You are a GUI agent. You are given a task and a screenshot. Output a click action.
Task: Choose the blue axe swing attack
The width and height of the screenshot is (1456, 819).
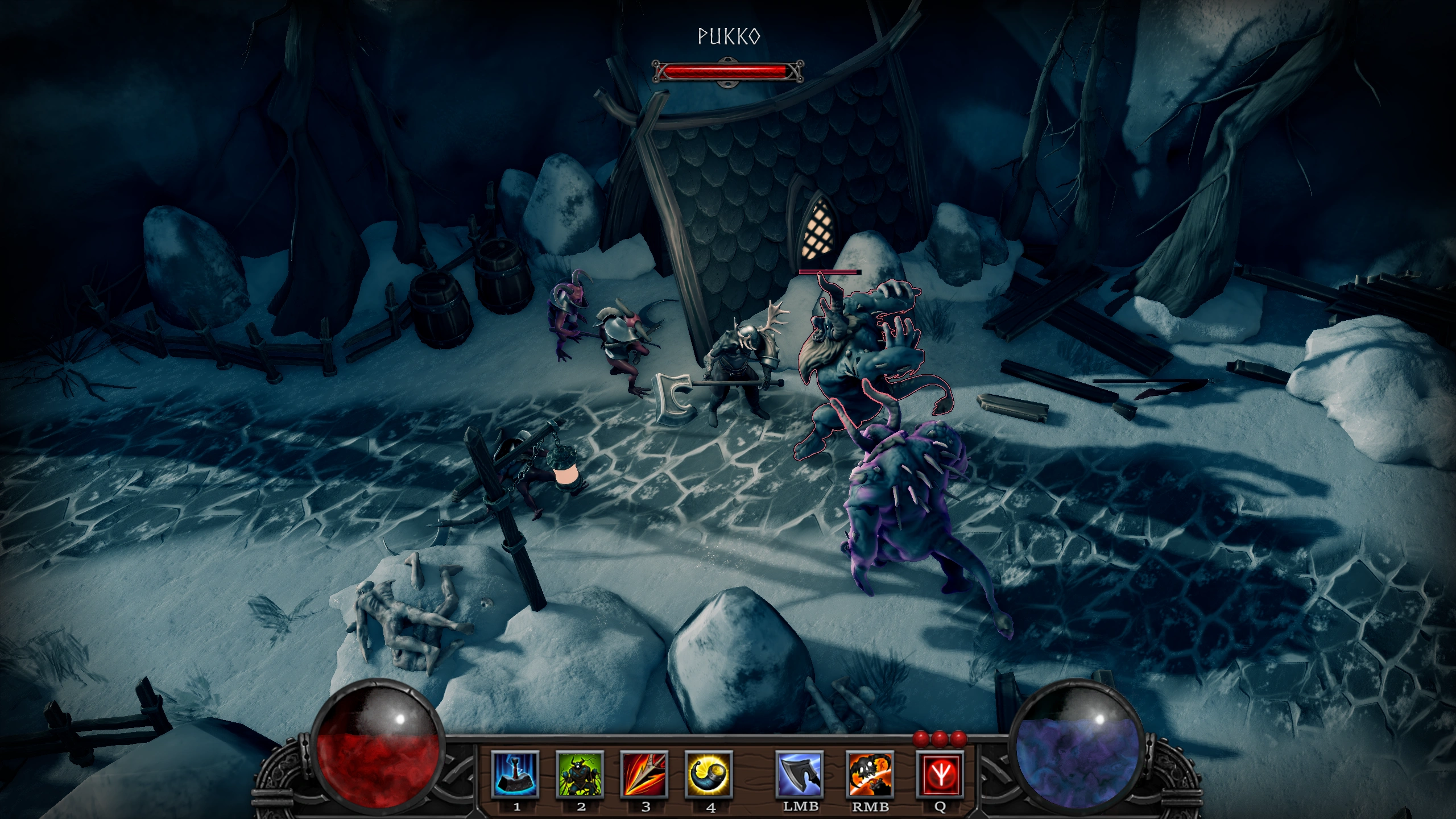click(x=800, y=774)
